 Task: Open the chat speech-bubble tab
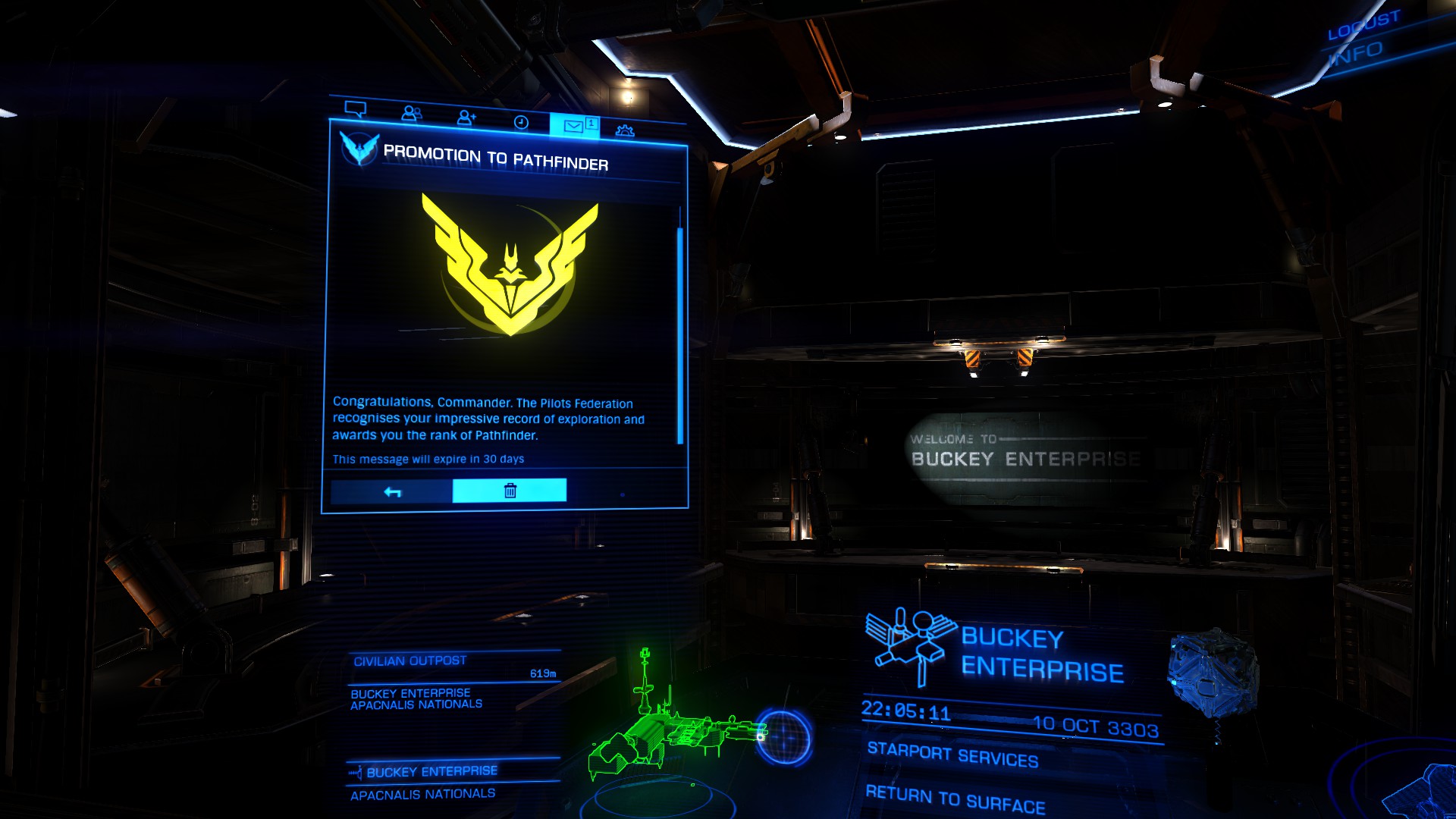click(x=355, y=109)
